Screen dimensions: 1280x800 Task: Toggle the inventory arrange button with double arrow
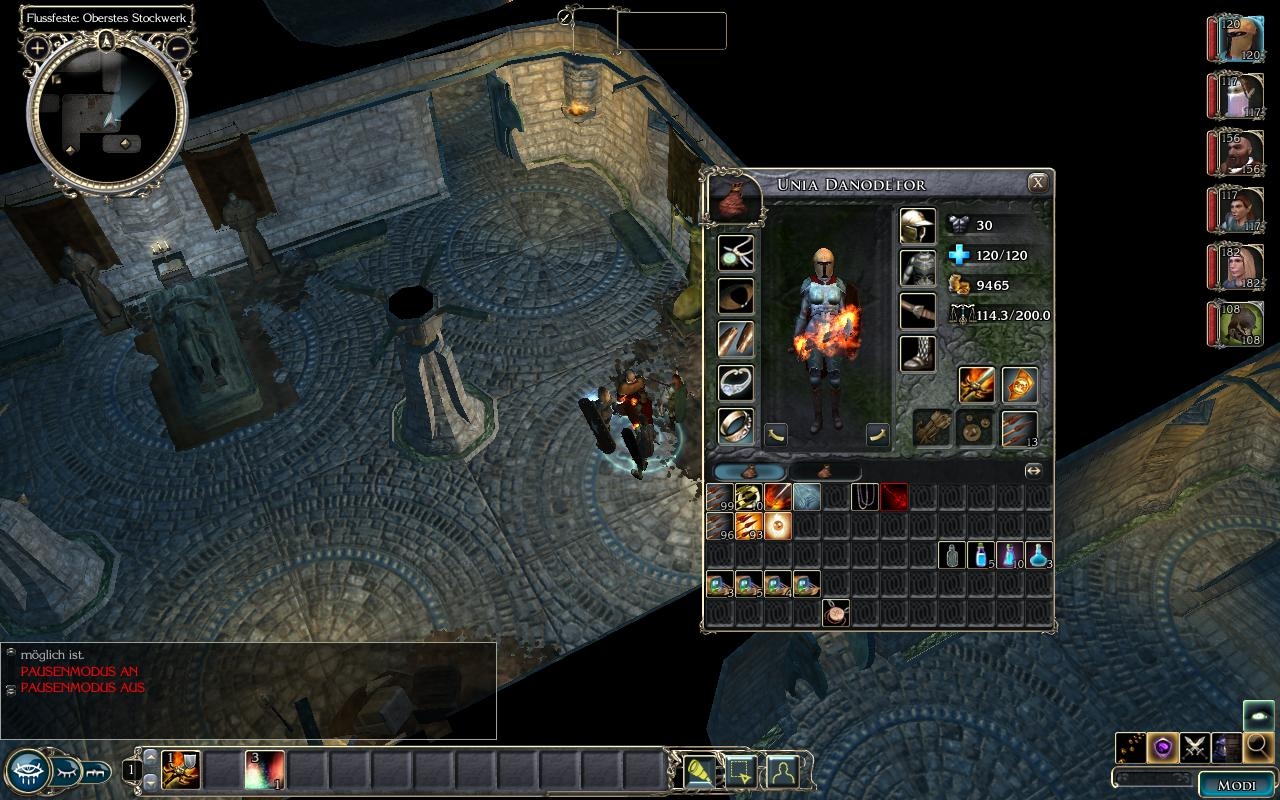[1033, 471]
